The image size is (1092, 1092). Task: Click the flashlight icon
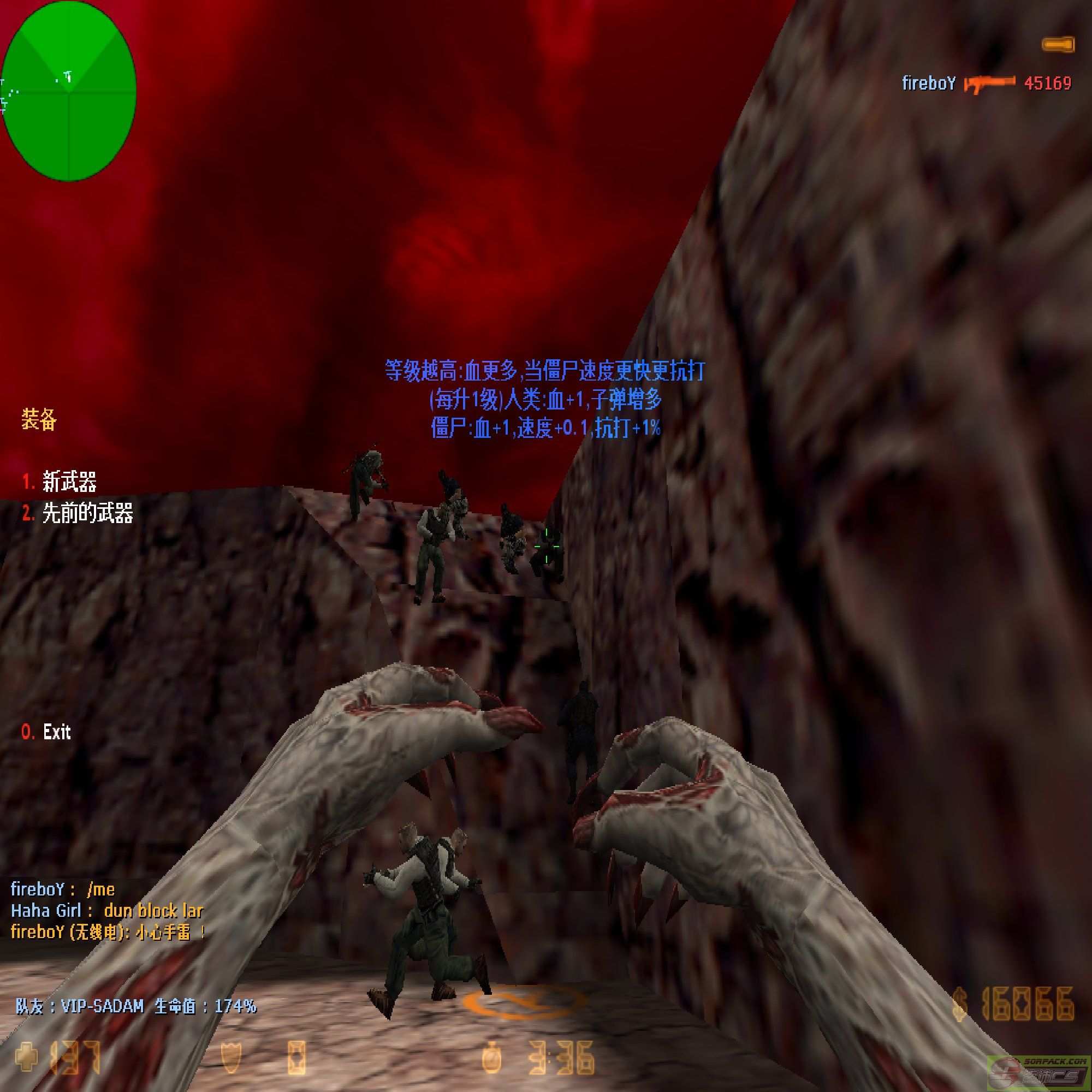[1058, 44]
